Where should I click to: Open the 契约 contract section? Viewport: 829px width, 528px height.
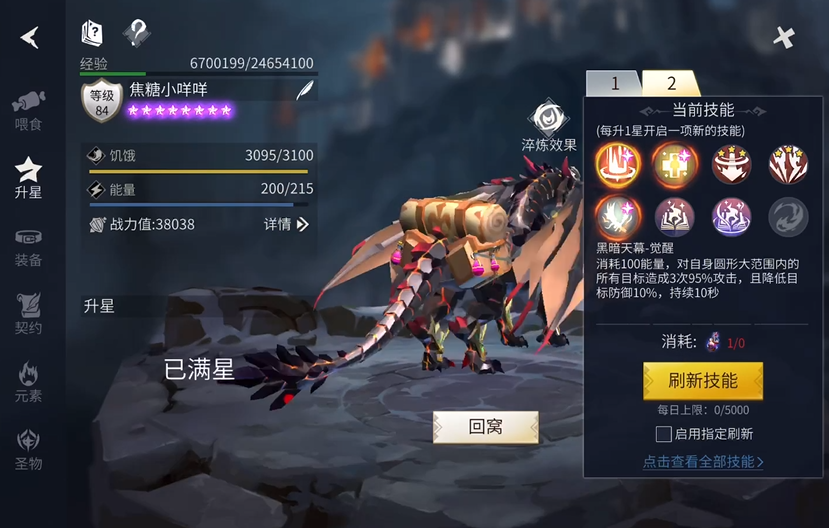(28, 314)
